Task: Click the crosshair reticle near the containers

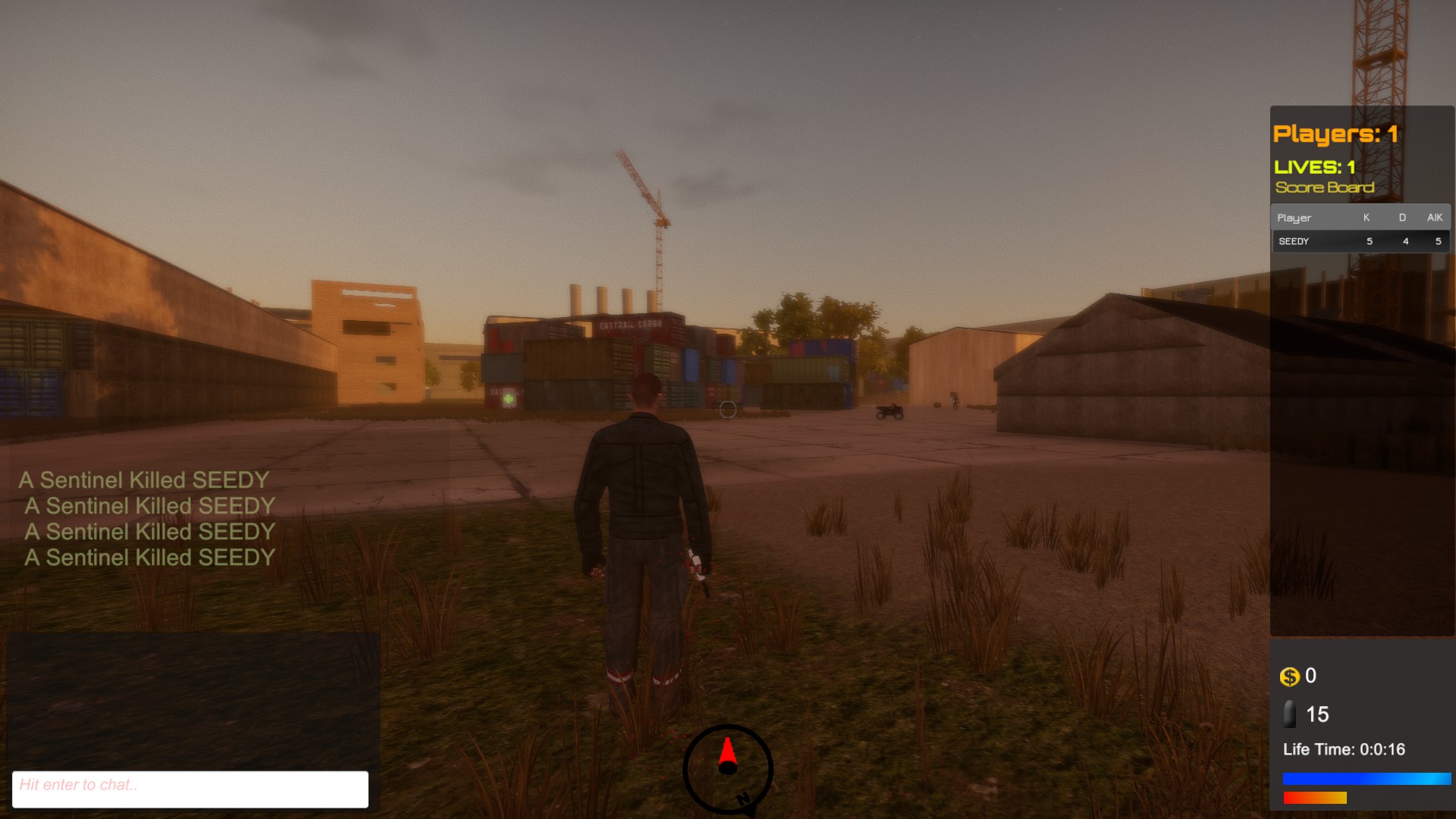Action: pyautogui.click(x=727, y=409)
